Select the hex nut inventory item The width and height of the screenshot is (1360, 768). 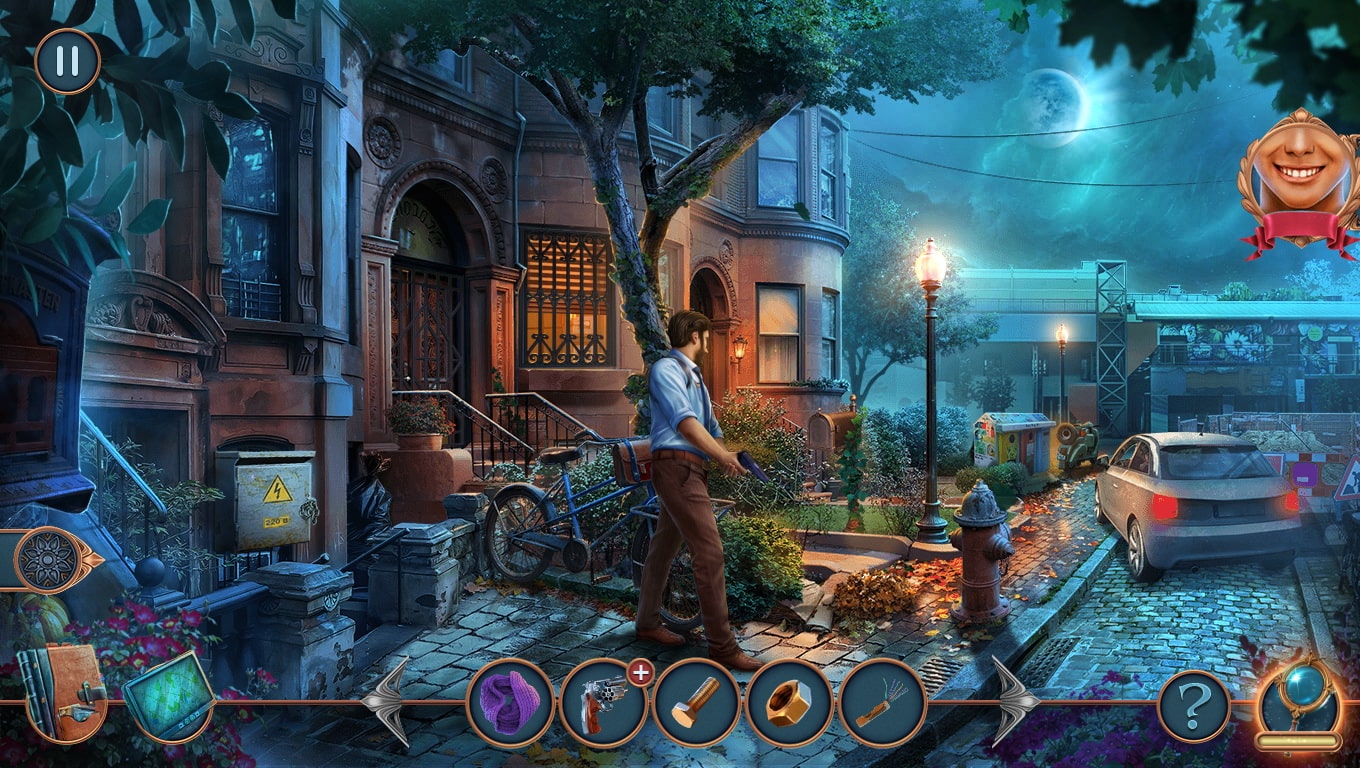click(789, 702)
